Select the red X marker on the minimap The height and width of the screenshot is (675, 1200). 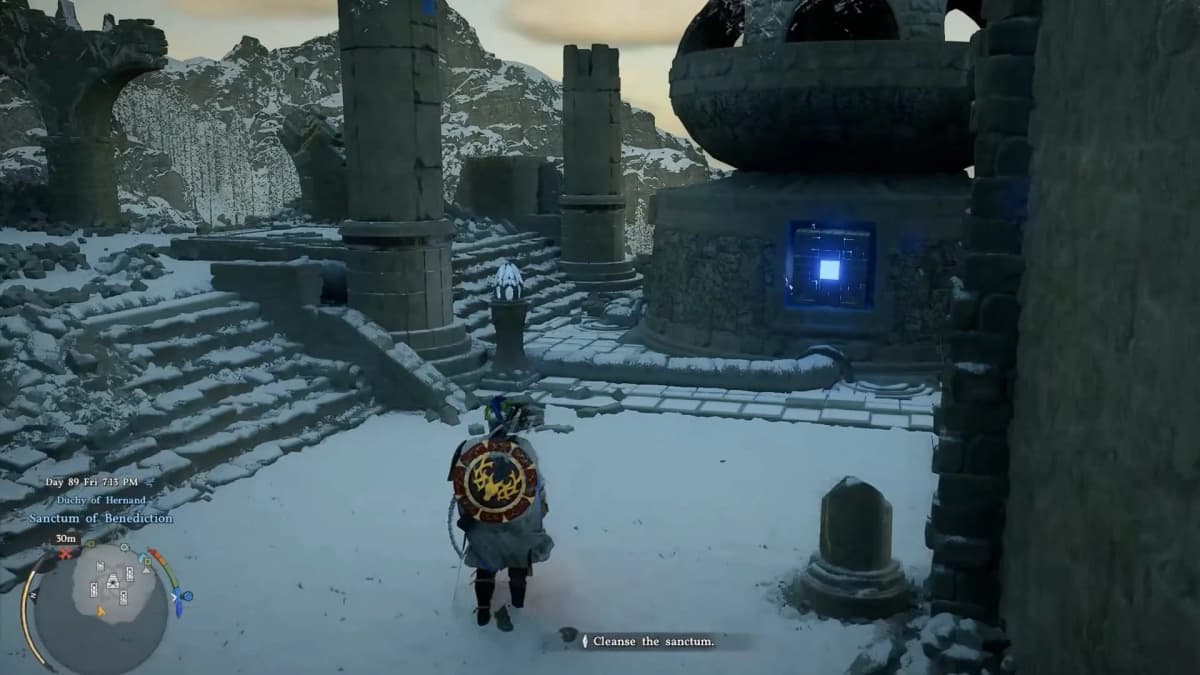(x=66, y=553)
